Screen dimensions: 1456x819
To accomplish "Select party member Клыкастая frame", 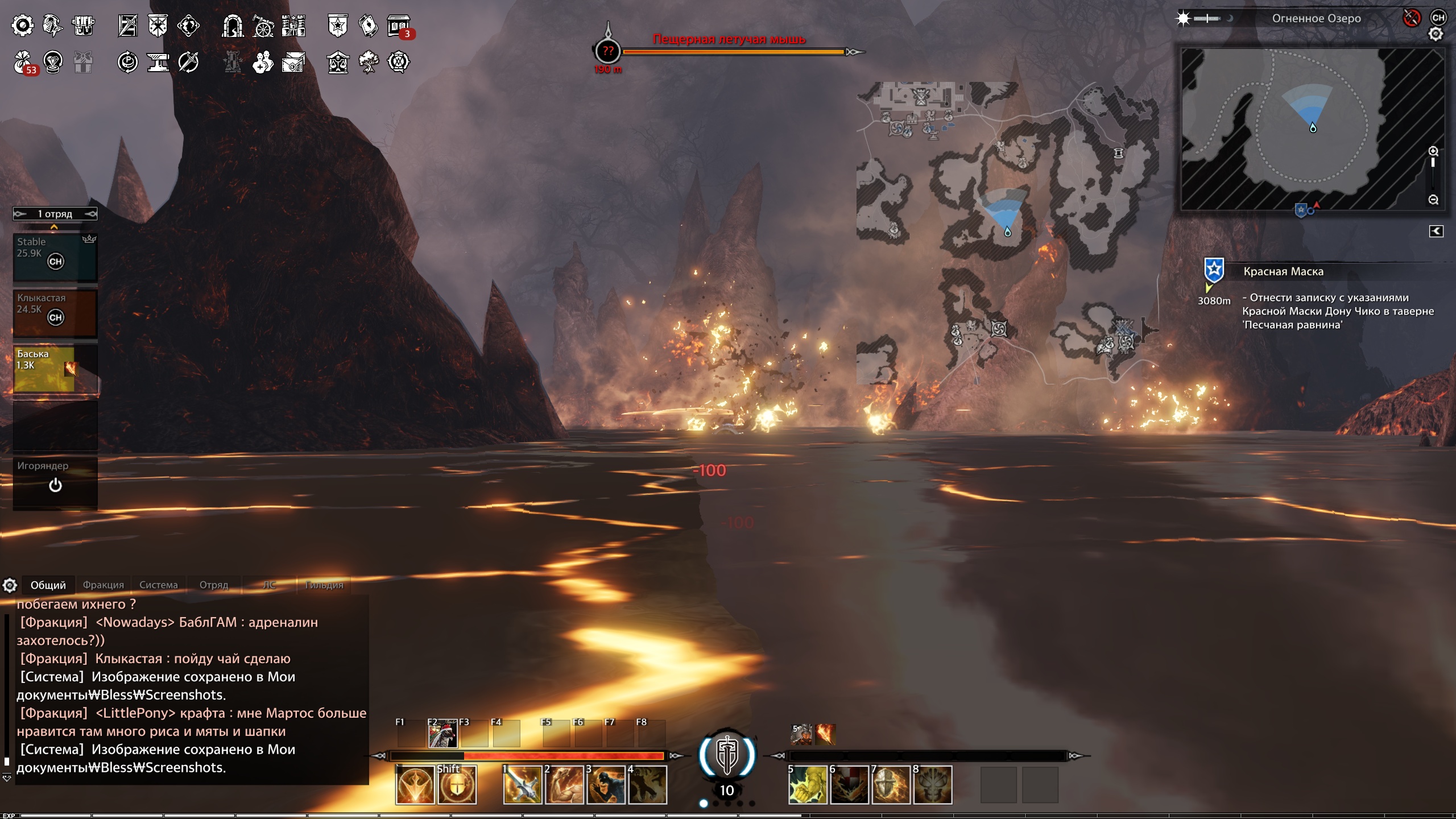I will pyautogui.click(x=55, y=313).
